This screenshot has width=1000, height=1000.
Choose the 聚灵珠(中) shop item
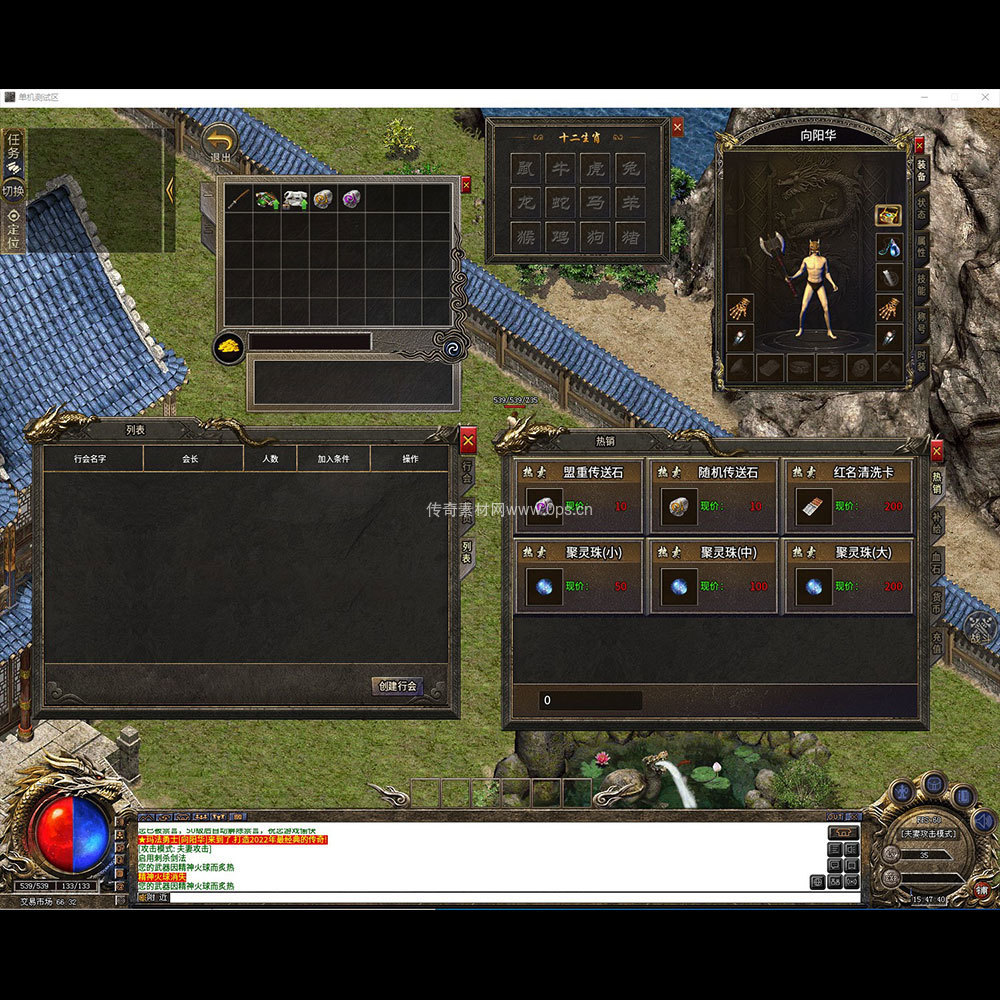[x=678, y=586]
